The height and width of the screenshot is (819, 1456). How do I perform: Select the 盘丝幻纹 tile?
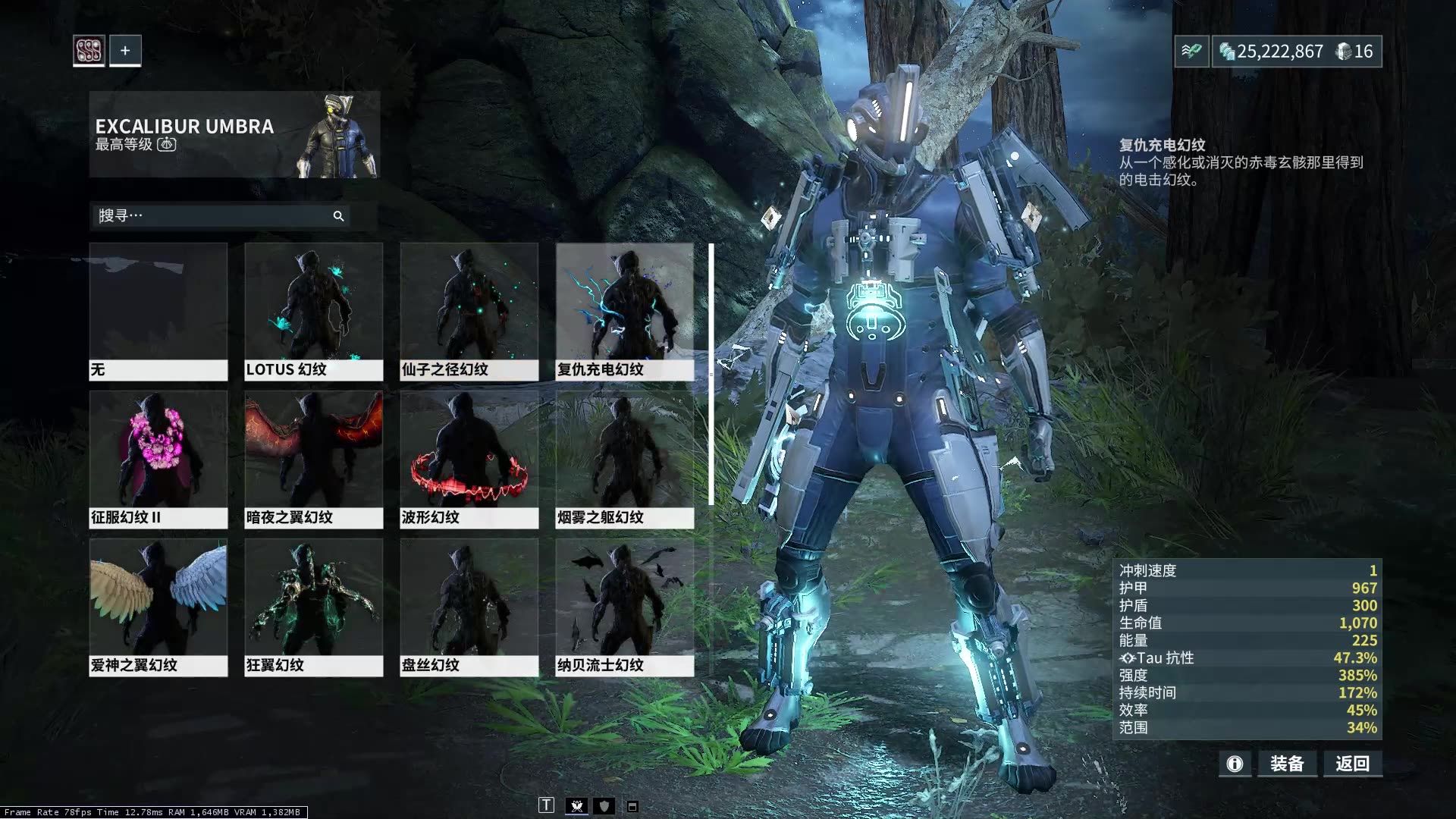click(x=469, y=607)
